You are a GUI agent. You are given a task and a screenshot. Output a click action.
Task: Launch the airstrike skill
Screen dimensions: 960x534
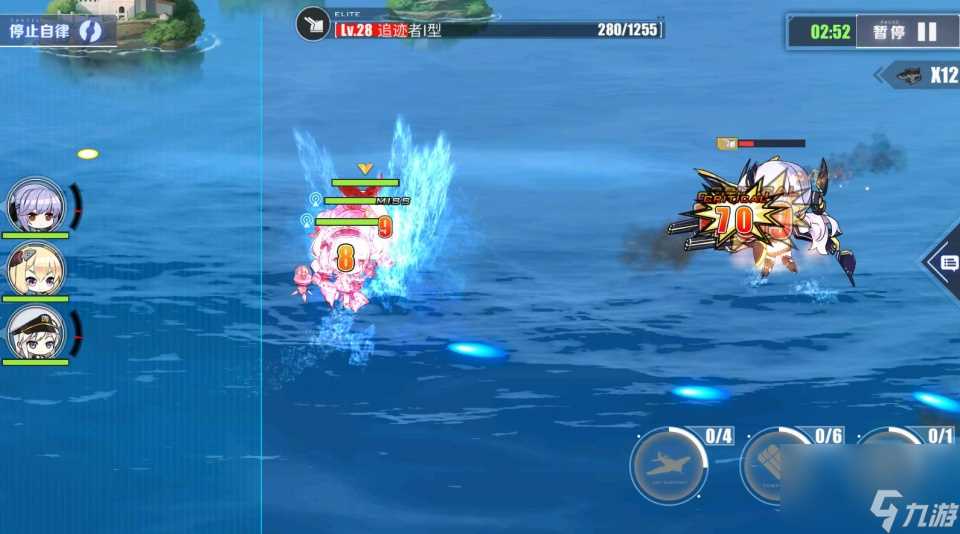(669, 465)
